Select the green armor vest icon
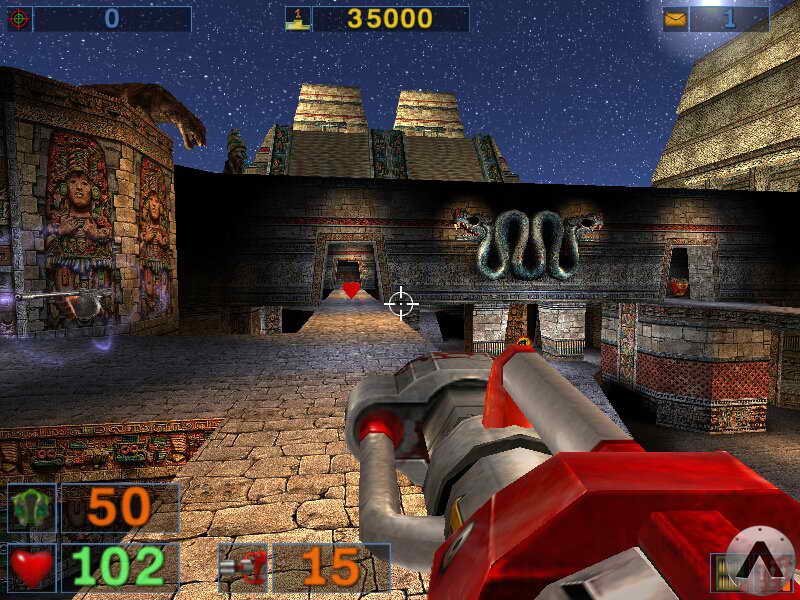This screenshot has width=800, height=600. tap(32, 508)
